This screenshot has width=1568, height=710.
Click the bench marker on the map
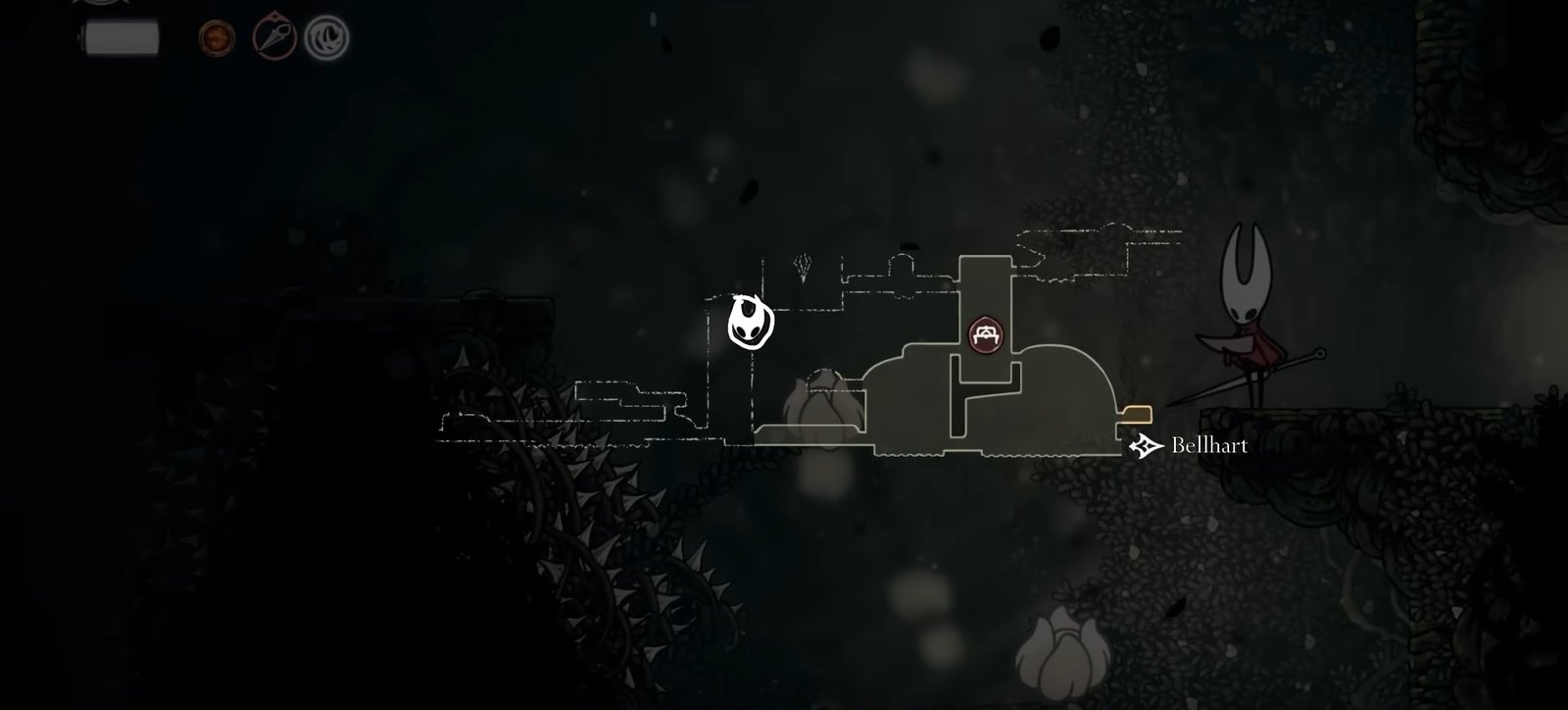pos(984,334)
